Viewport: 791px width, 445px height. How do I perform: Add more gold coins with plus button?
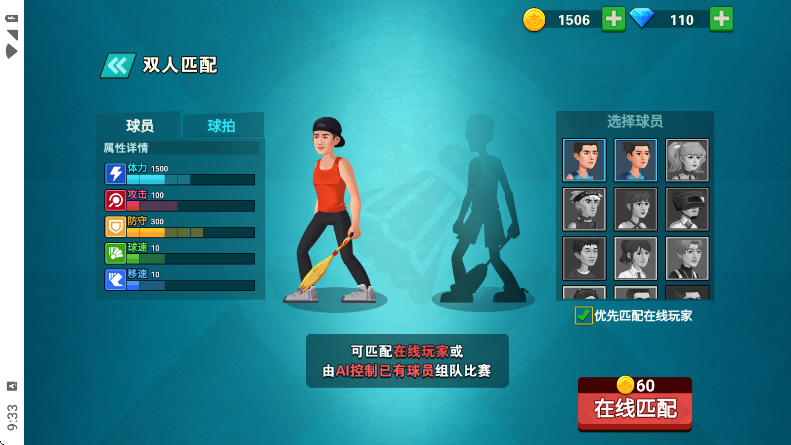pos(614,19)
